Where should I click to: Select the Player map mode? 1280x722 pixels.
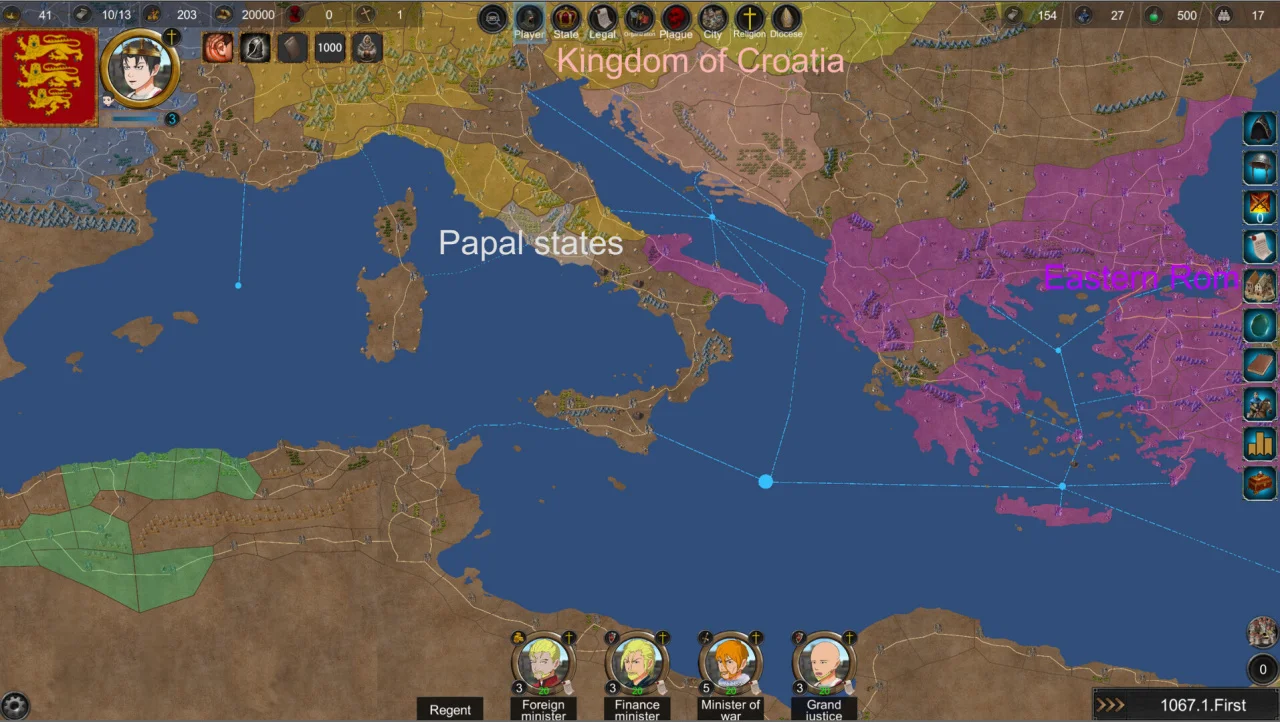tap(529, 19)
